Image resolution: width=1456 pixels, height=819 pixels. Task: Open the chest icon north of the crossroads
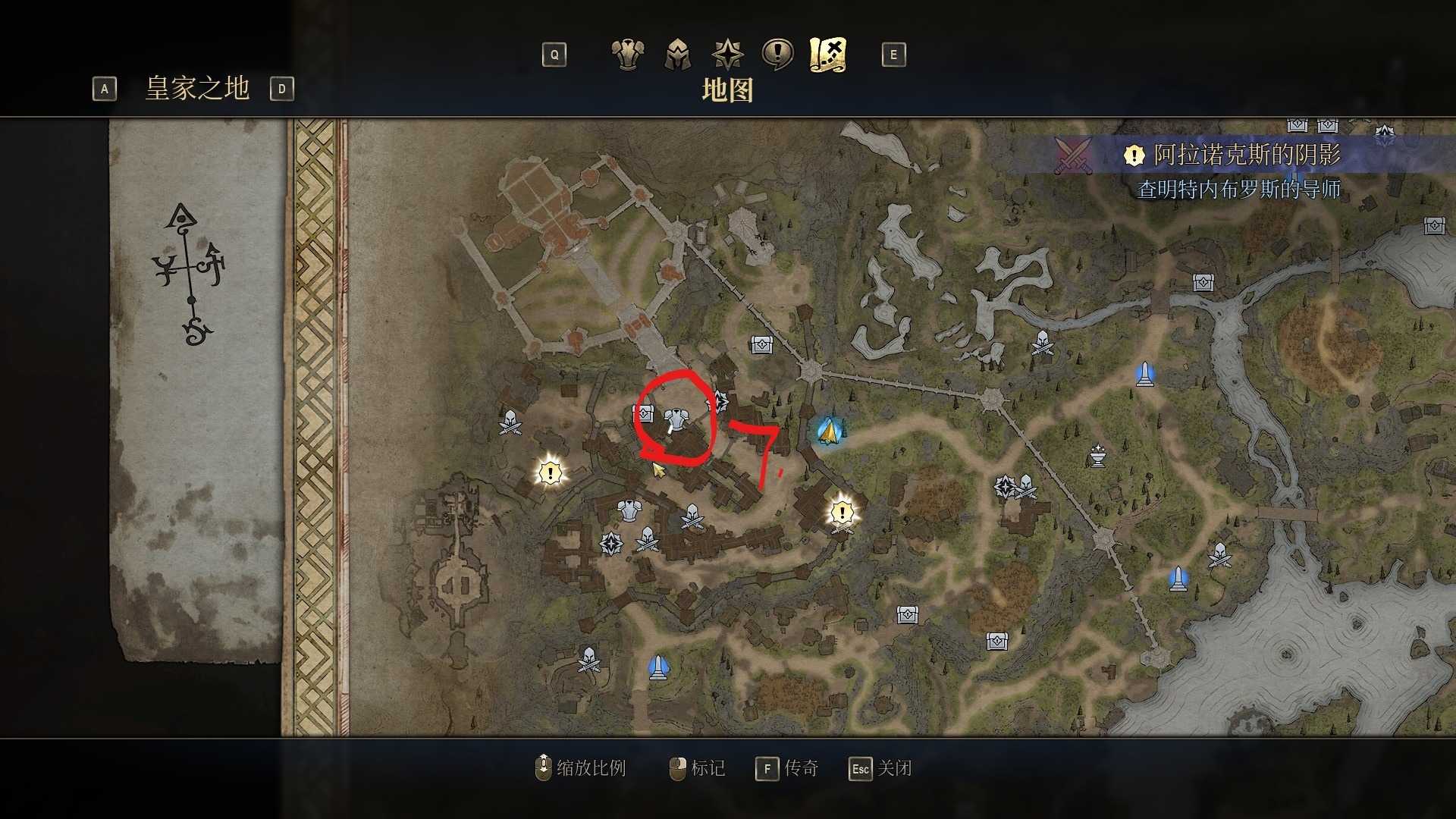[x=761, y=344]
